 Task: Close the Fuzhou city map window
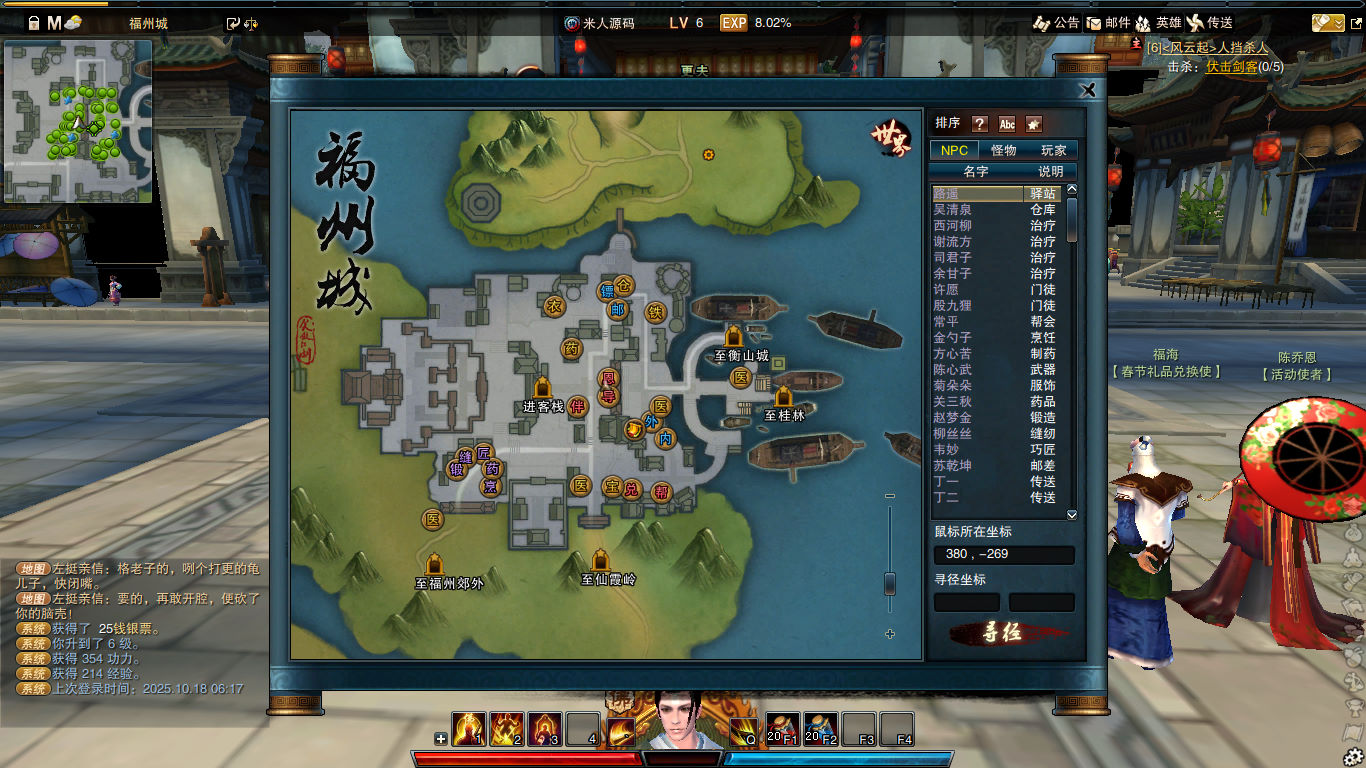point(1089,90)
